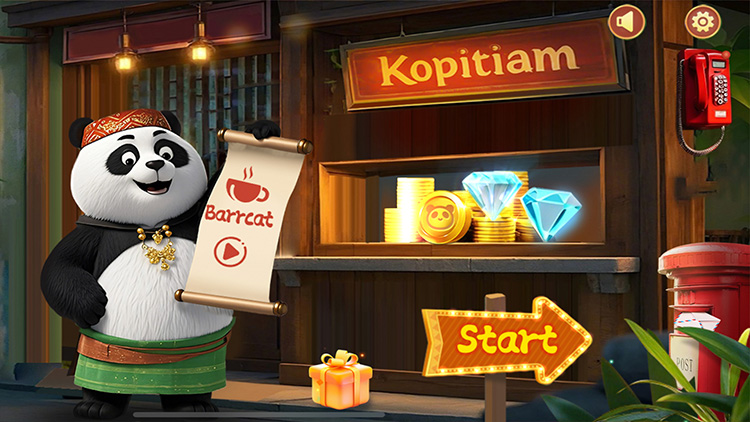Open the settings gear menu

(702, 22)
